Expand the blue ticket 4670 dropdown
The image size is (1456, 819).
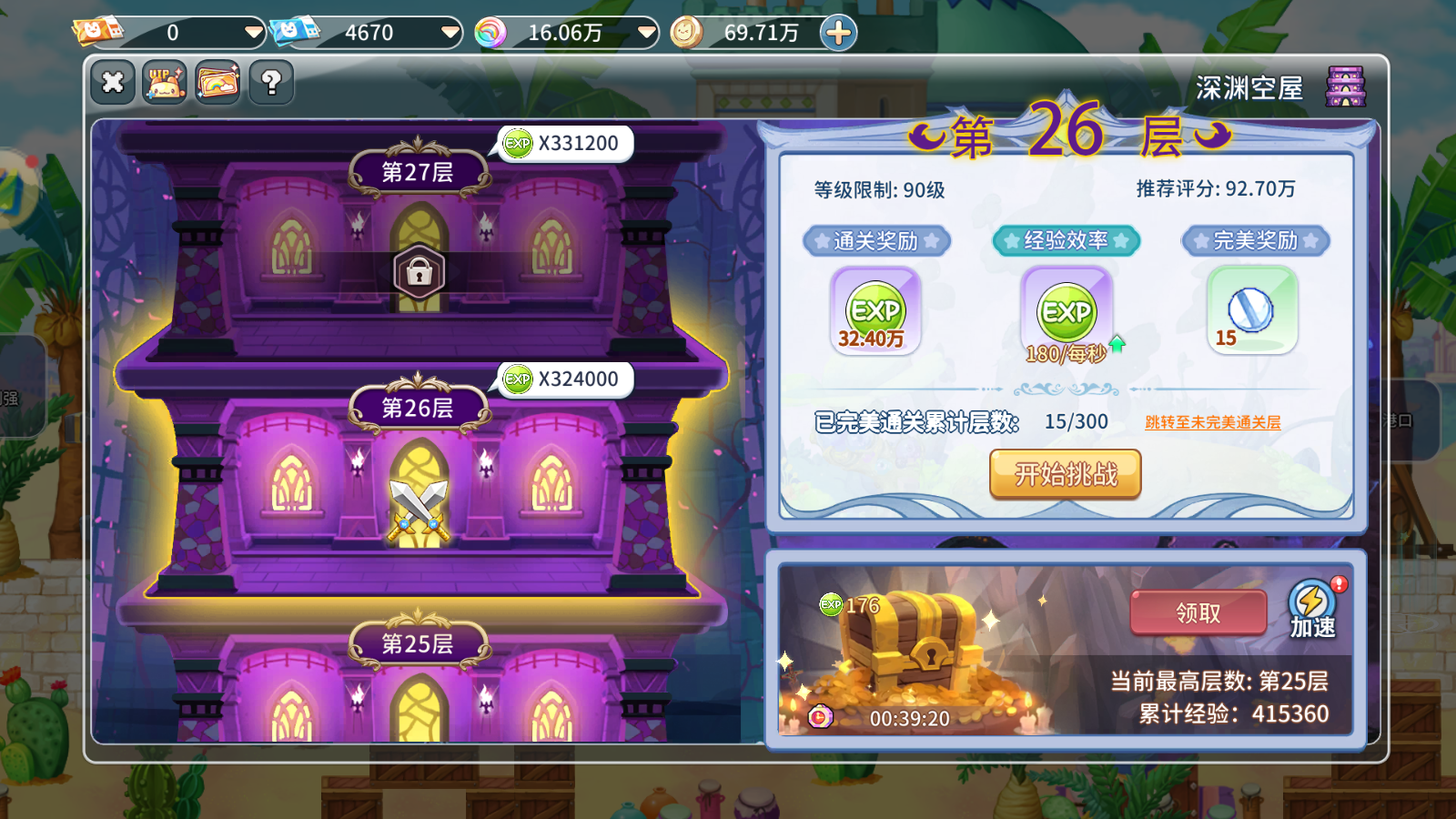pyautogui.click(x=449, y=32)
